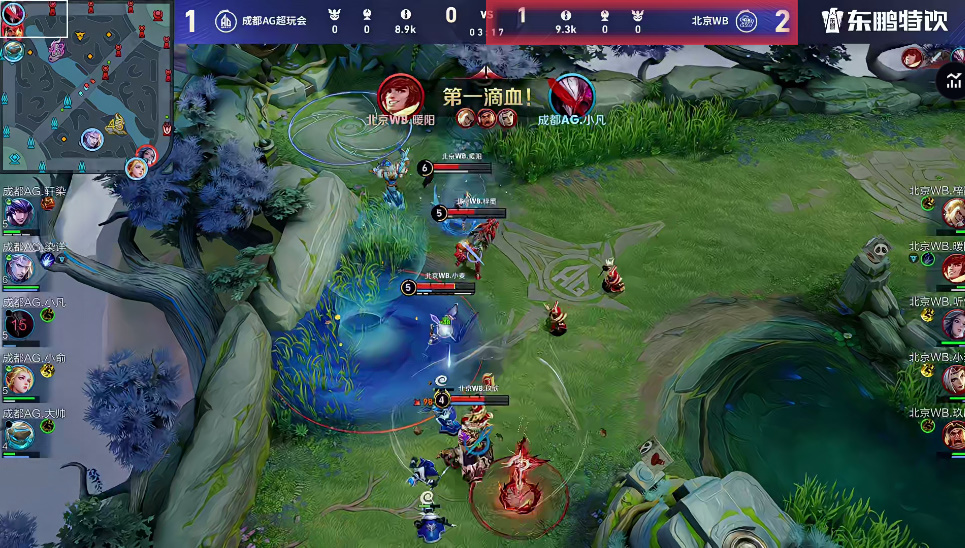965x548 pixels.
Task: Open the stats chart panel icon
Action: (x=950, y=81)
